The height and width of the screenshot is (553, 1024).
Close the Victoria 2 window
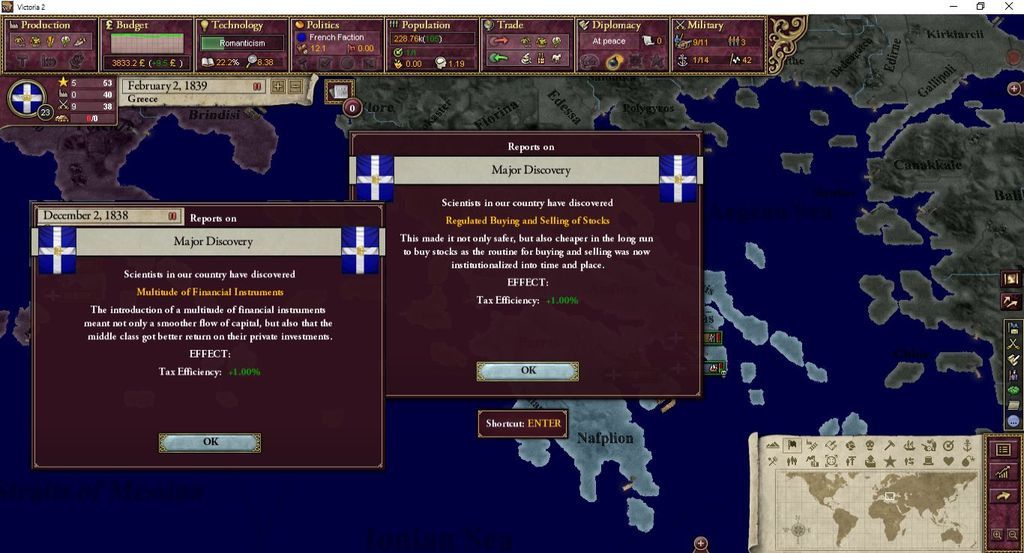pyautogui.click(x=1009, y=6)
